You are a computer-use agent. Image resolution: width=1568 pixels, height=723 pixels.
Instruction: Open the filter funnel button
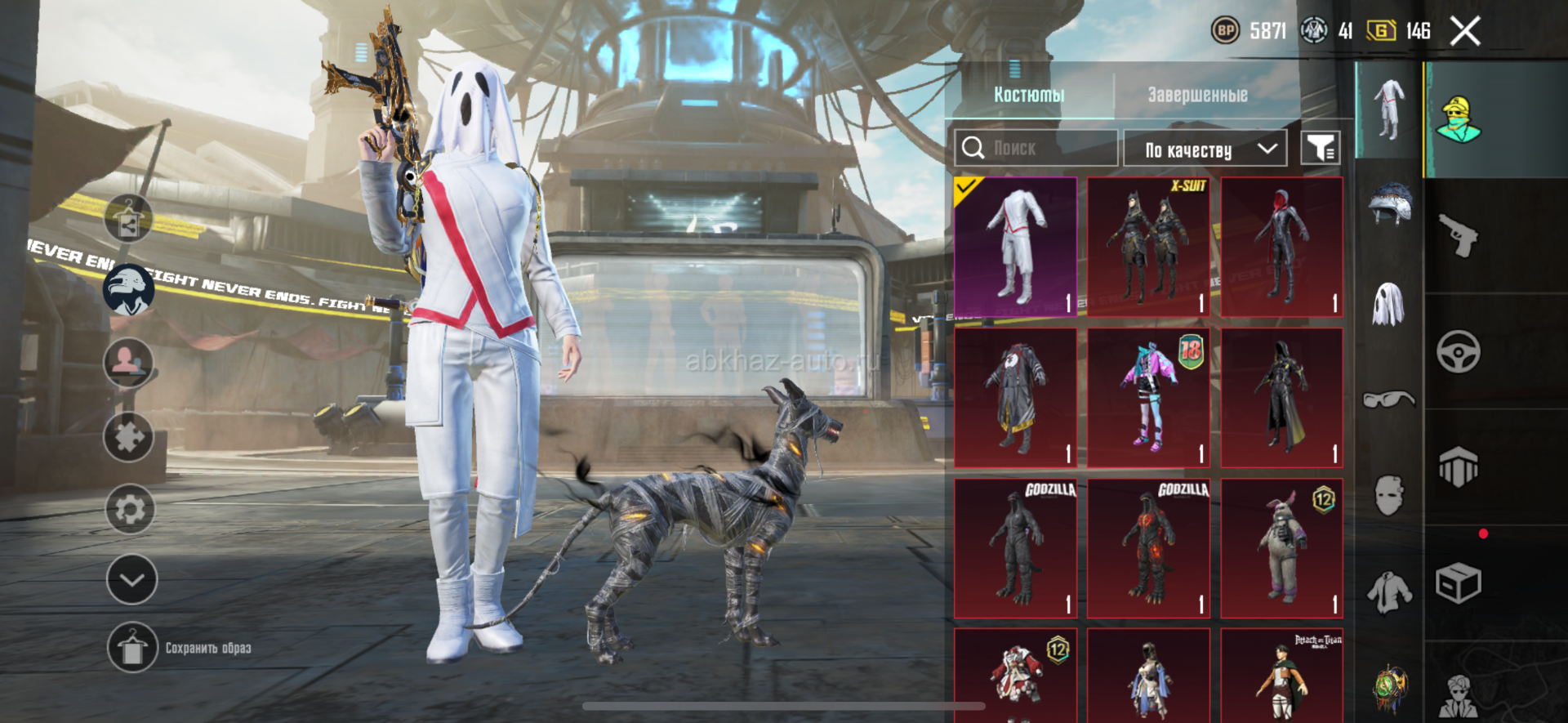coord(1320,149)
